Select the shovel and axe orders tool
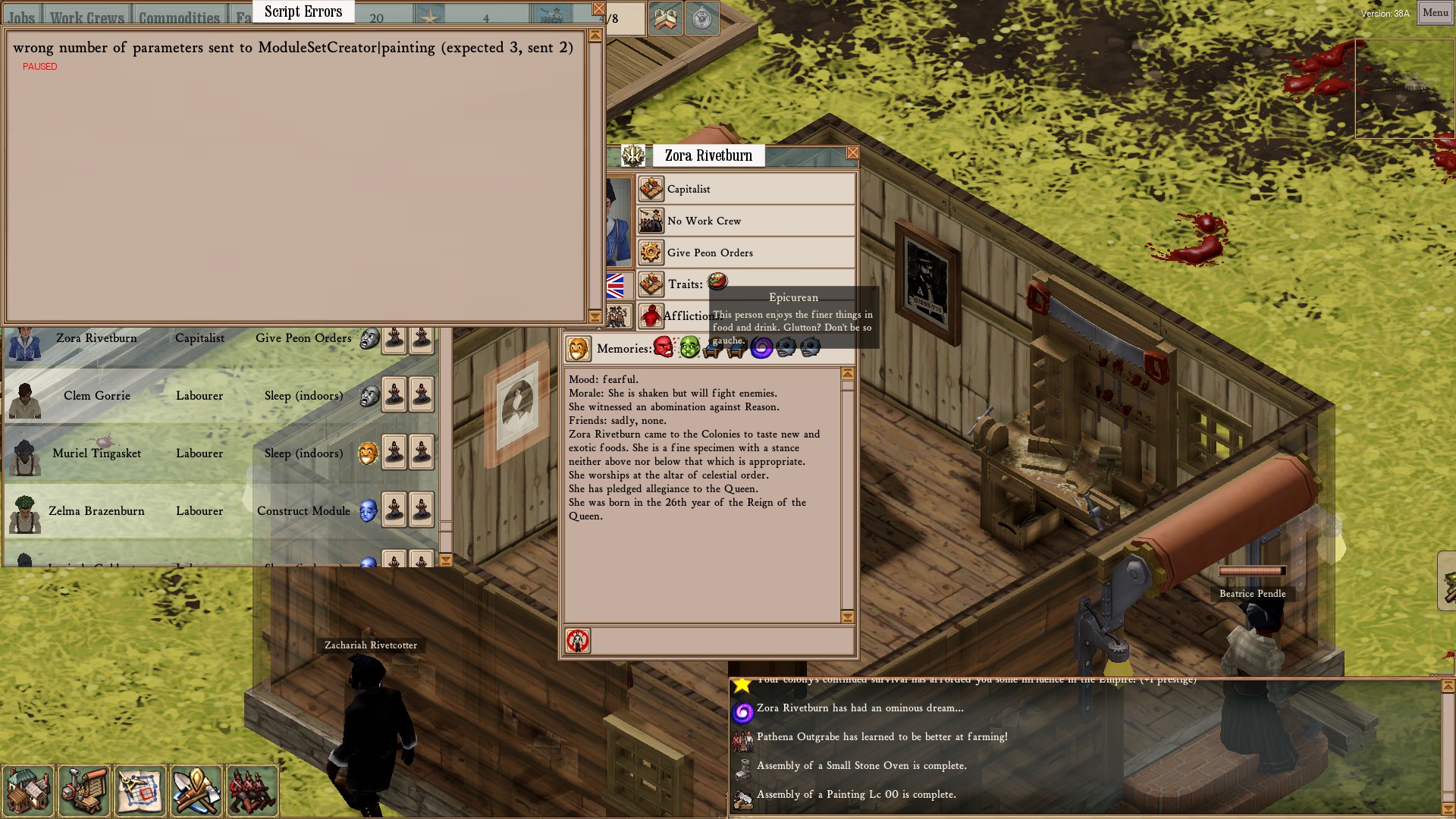 [196, 790]
